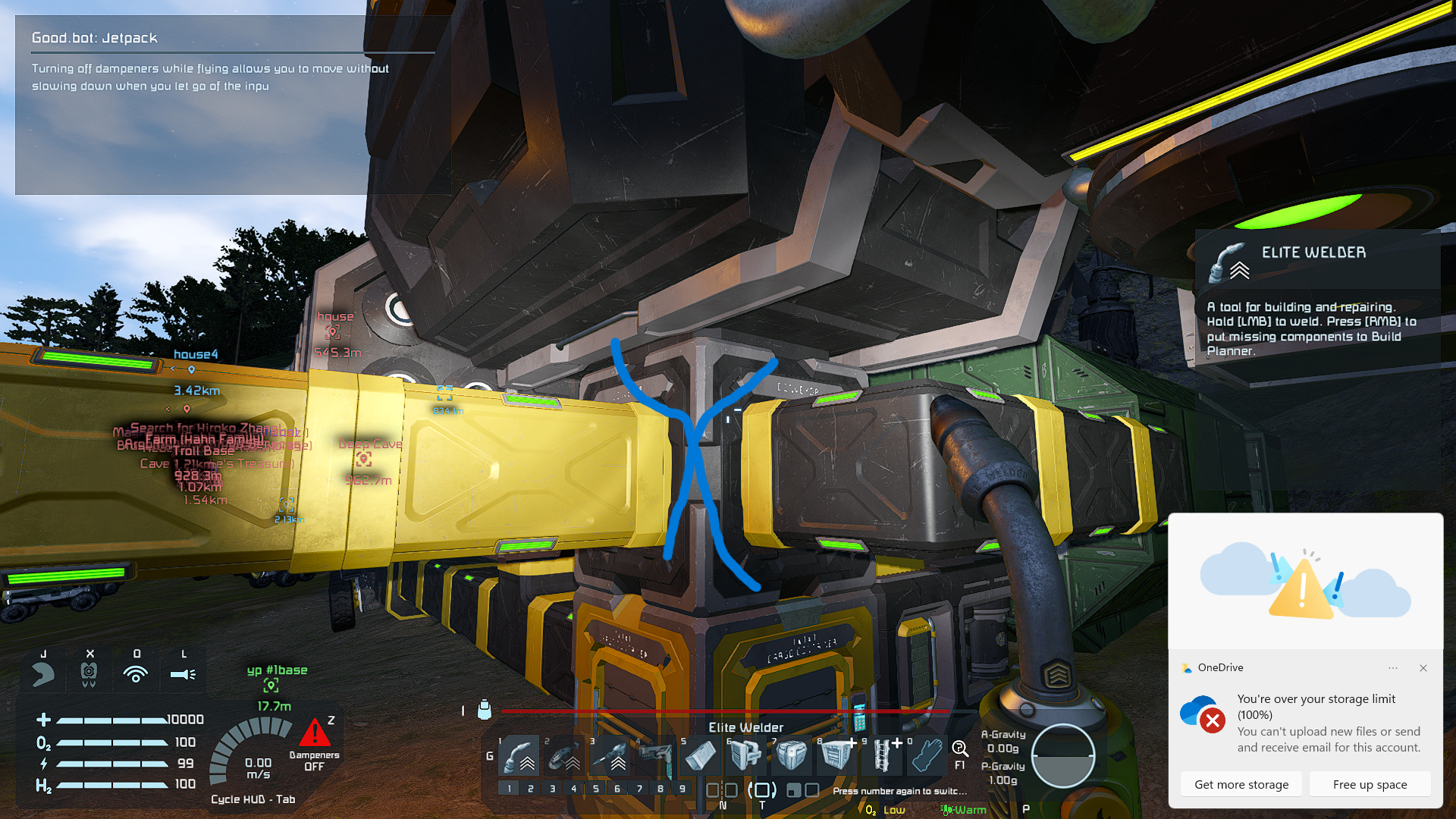Open the magnifier help icon
The width and height of the screenshot is (1456, 819).
[x=959, y=749]
